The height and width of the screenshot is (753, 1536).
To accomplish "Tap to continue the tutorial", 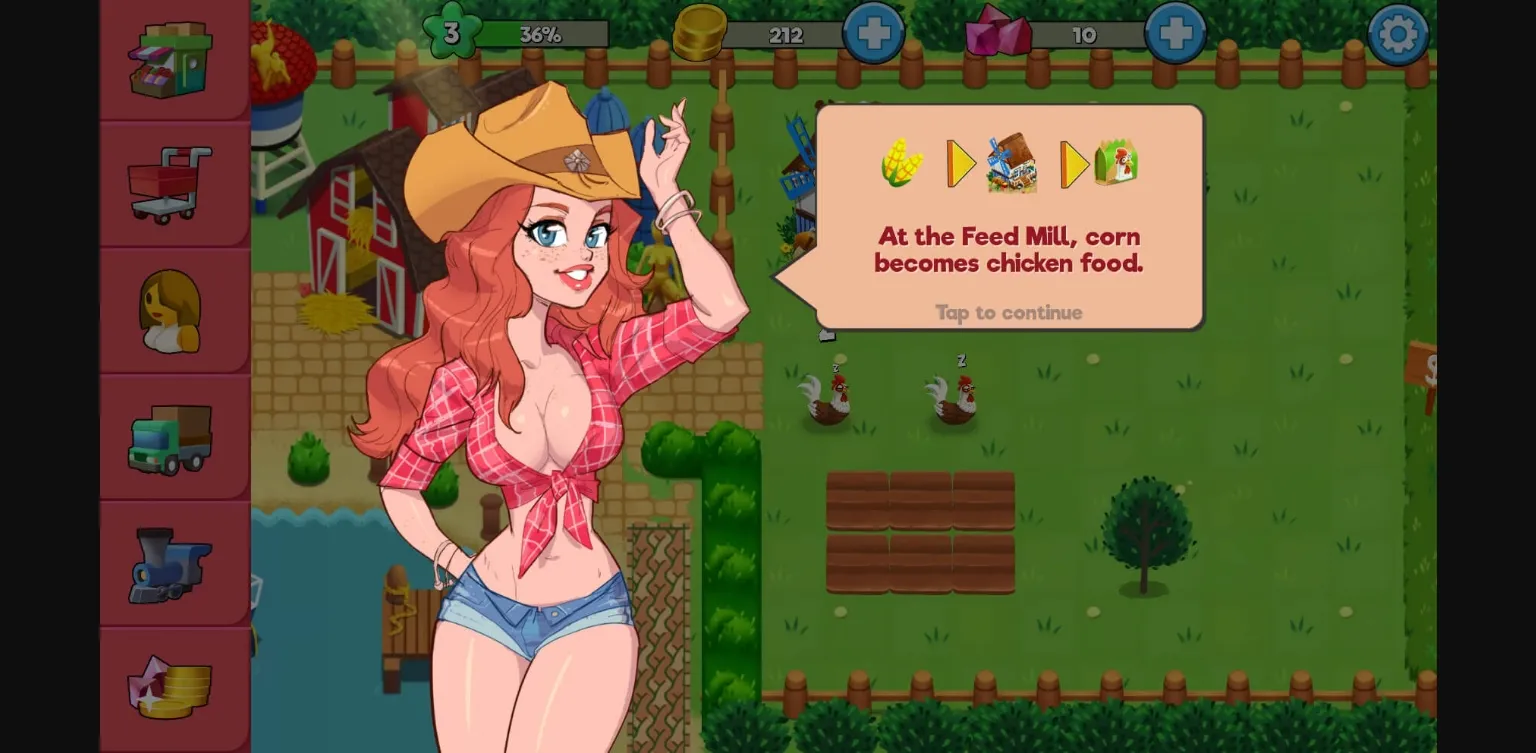I will pyautogui.click(x=1008, y=313).
